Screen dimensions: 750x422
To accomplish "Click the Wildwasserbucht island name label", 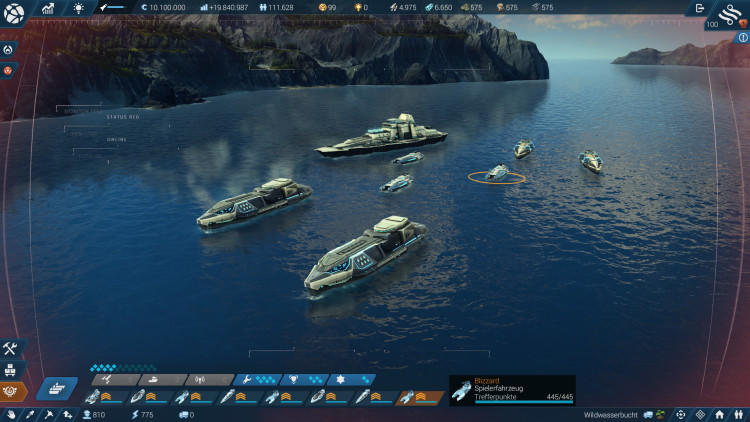I will (611, 414).
